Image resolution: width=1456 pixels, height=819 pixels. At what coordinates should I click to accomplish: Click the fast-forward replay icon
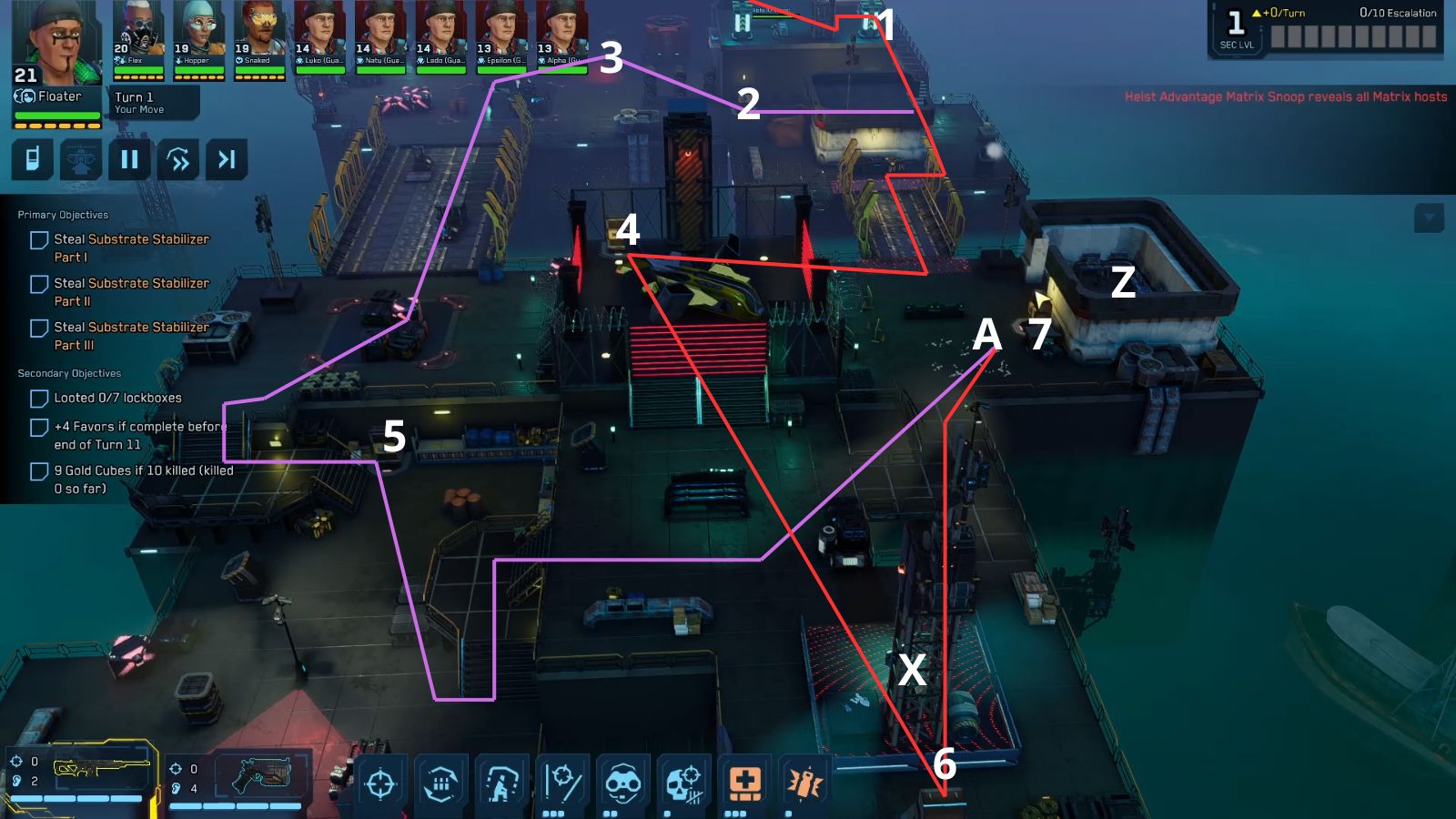coord(178,159)
